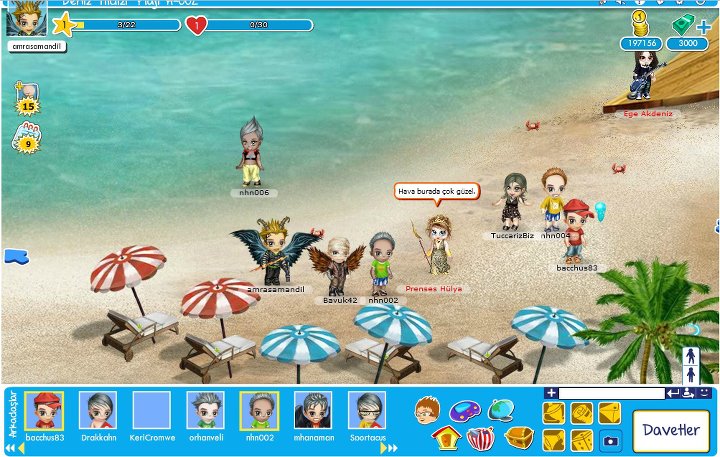720x457 pixels.
Task: Open the treasure chest icon
Action: point(518,437)
